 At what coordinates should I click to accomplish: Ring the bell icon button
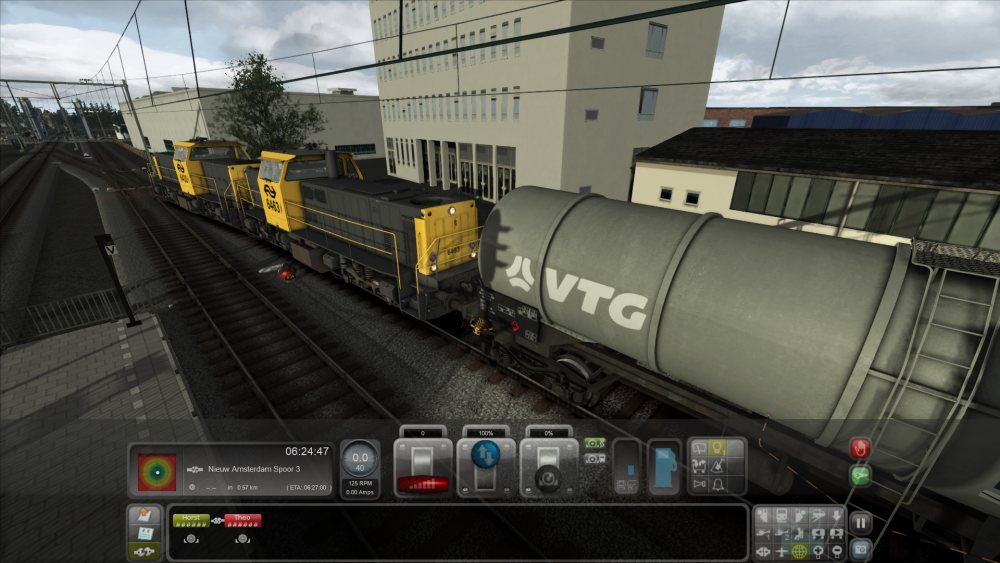[717, 484]
